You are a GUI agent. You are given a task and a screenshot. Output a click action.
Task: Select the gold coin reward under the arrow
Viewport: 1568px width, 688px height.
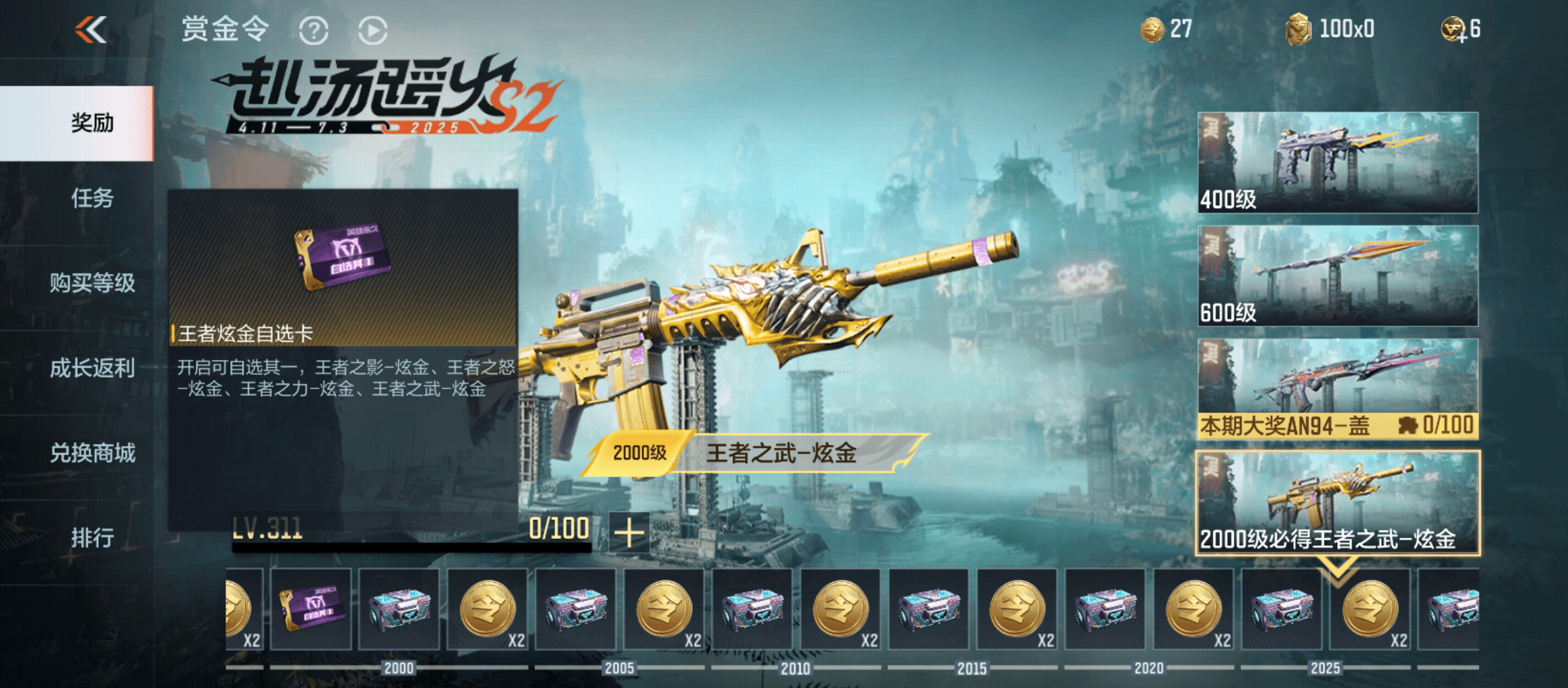tap(1370, 609)
